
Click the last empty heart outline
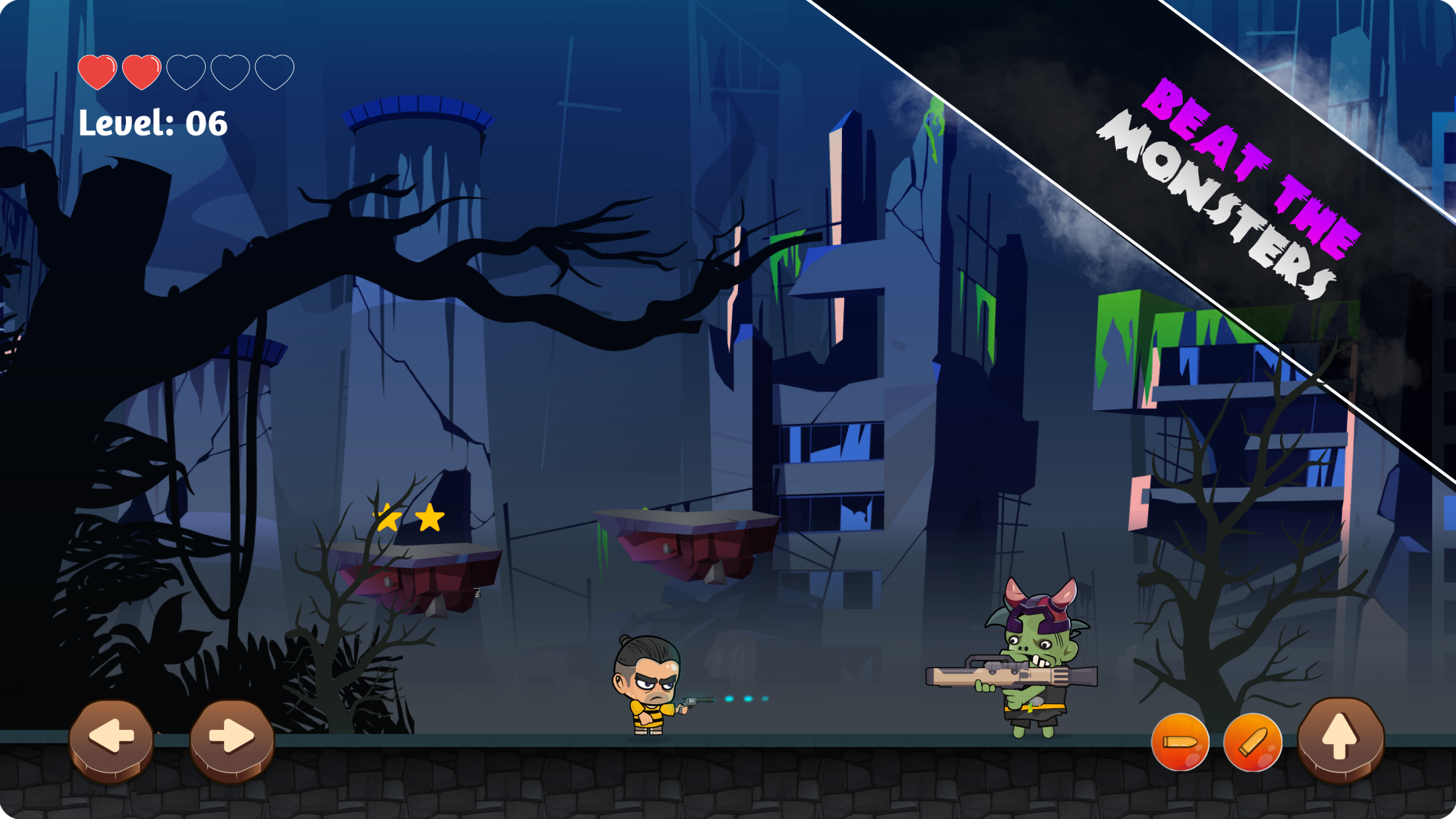pyautogui.click(x=275, y=70)
